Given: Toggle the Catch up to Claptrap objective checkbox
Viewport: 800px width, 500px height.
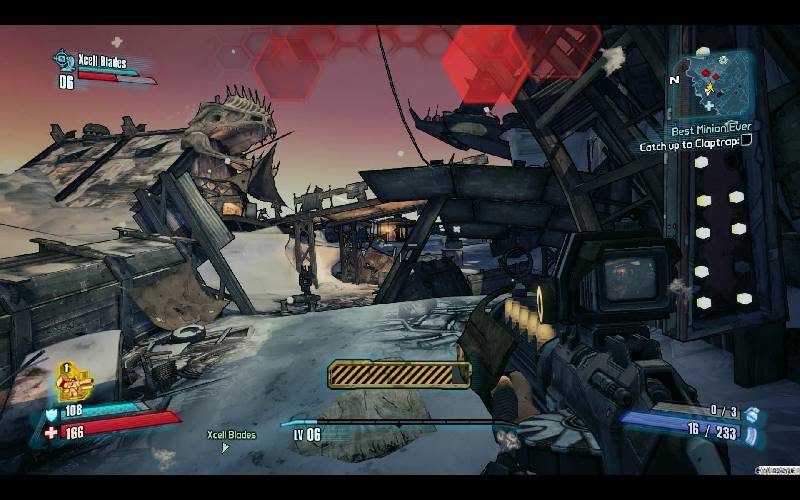Looking at the screenshot, I should (746, 142).
